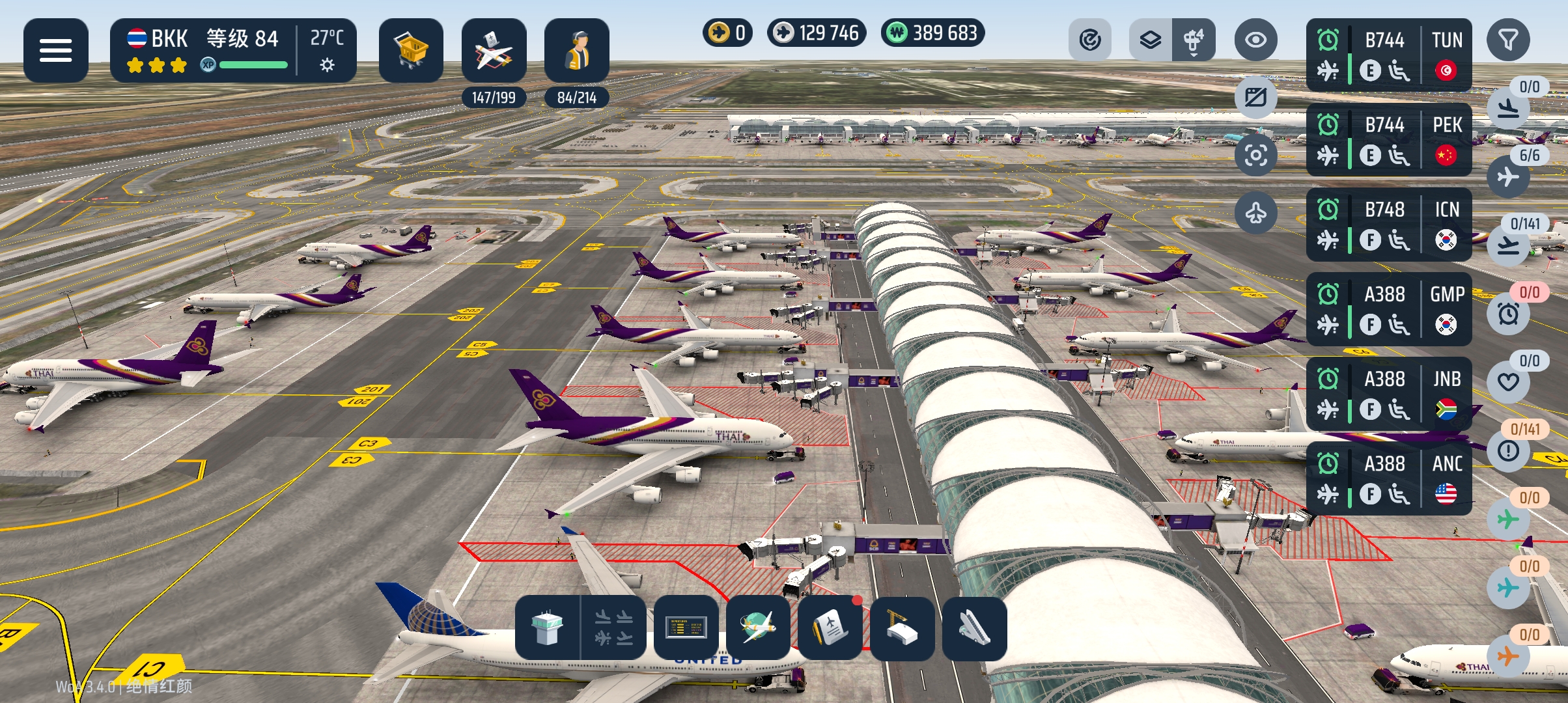Select the B744 flight to PEK
The height and width of the screenshot is (703, 1568).
point(1388,139)
